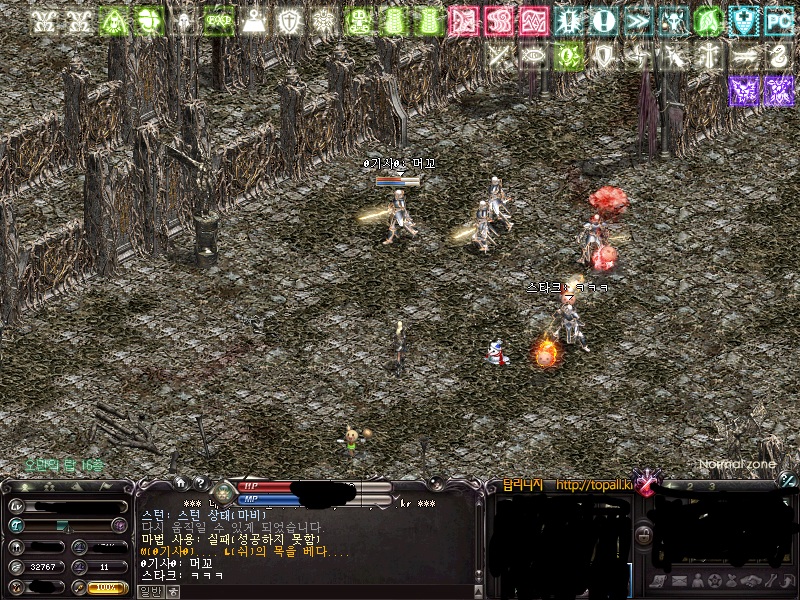Open the pentagram star icon
This screenshot has height=600, width=800.
point(715,581)
